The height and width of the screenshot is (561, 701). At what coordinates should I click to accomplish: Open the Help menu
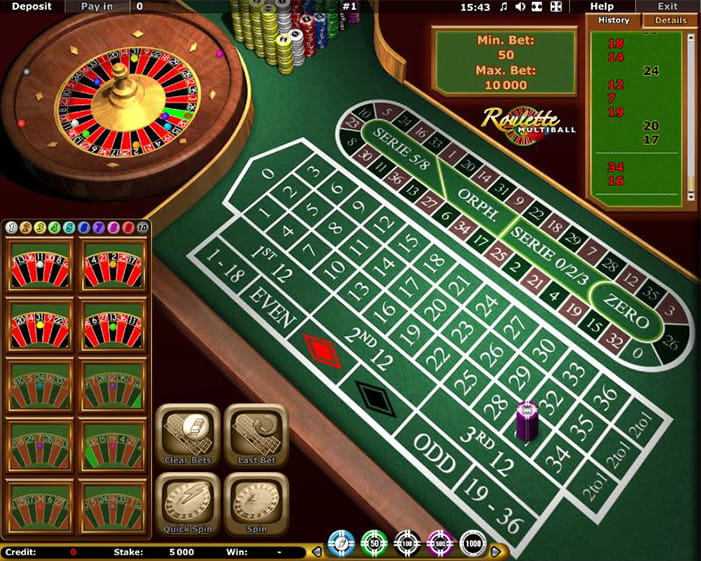tap(602, 6)
